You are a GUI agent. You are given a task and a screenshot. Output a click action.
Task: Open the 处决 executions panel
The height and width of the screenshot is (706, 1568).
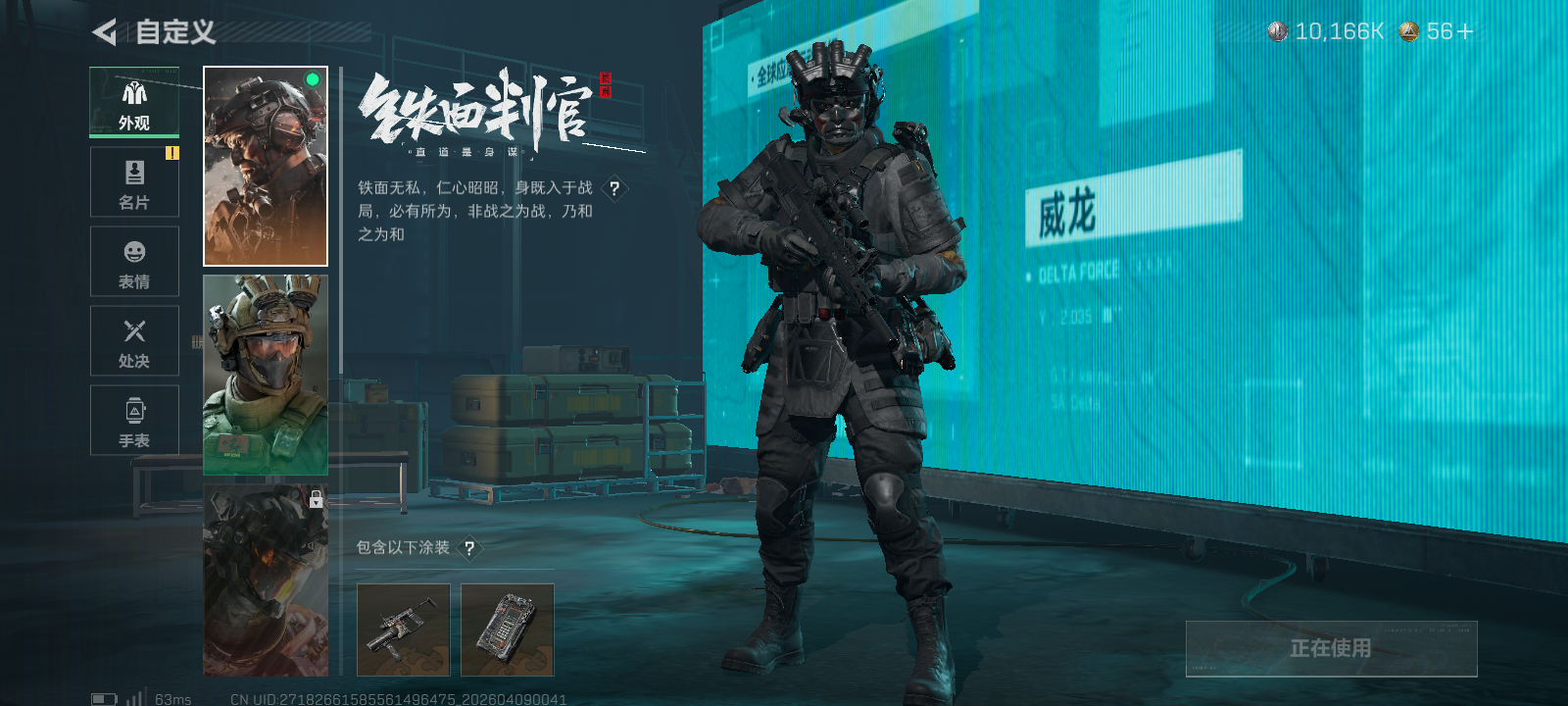click(x=134, y=340)
